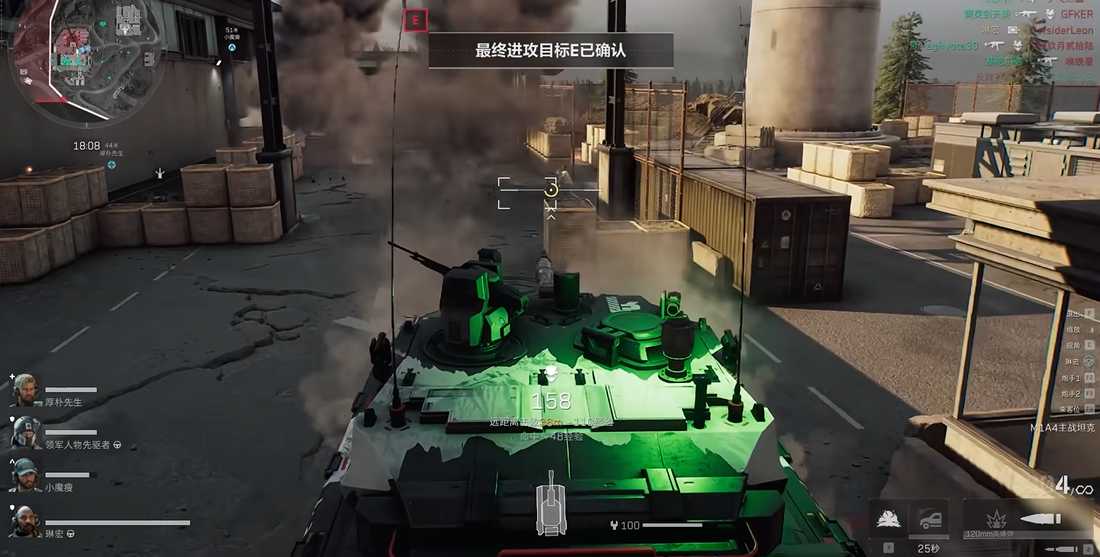Select squadmate 领军人物先驱者's portrait

25,432
